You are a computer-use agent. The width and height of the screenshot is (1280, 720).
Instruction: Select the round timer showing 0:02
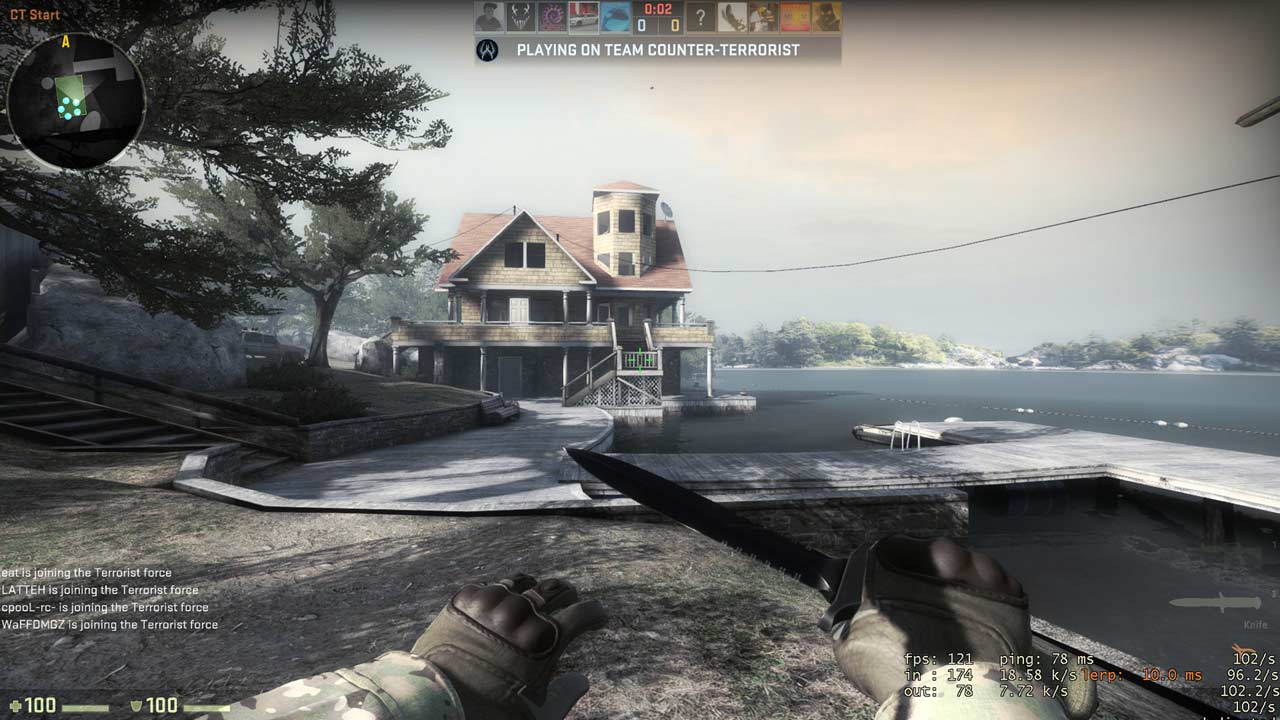[657, 10]
